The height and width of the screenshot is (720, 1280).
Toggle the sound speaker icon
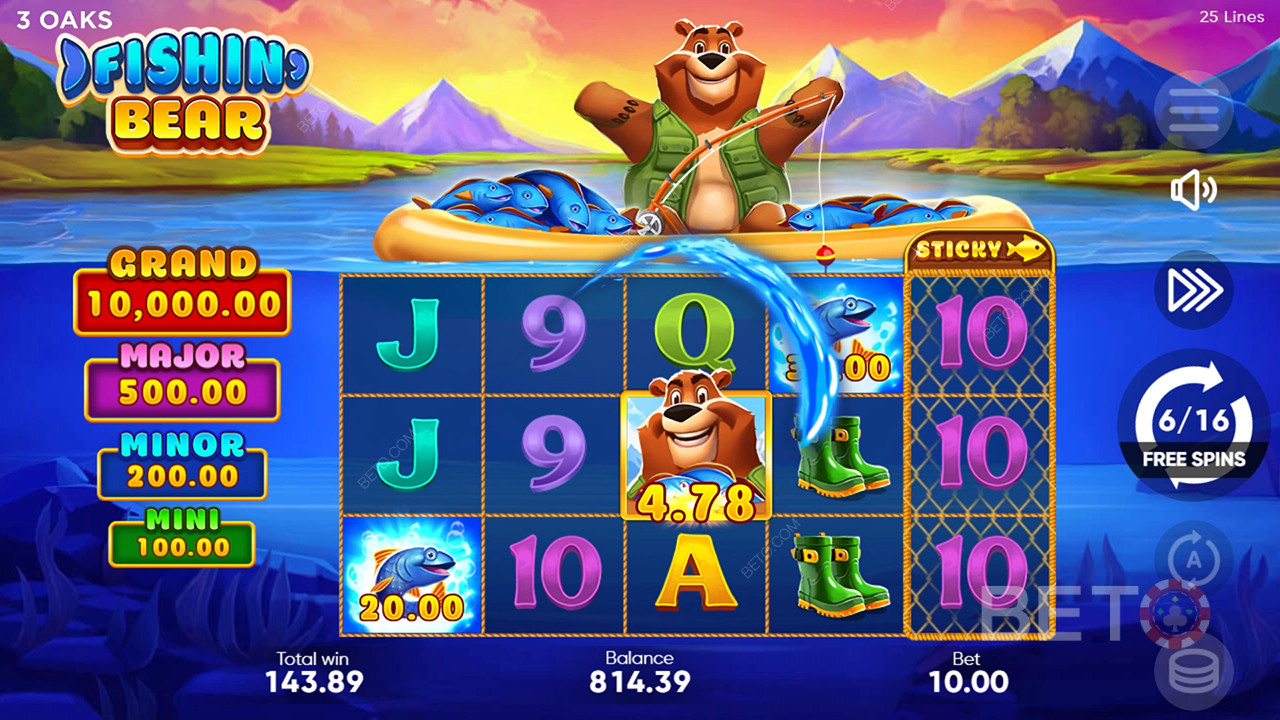[x=1193, y=190]
